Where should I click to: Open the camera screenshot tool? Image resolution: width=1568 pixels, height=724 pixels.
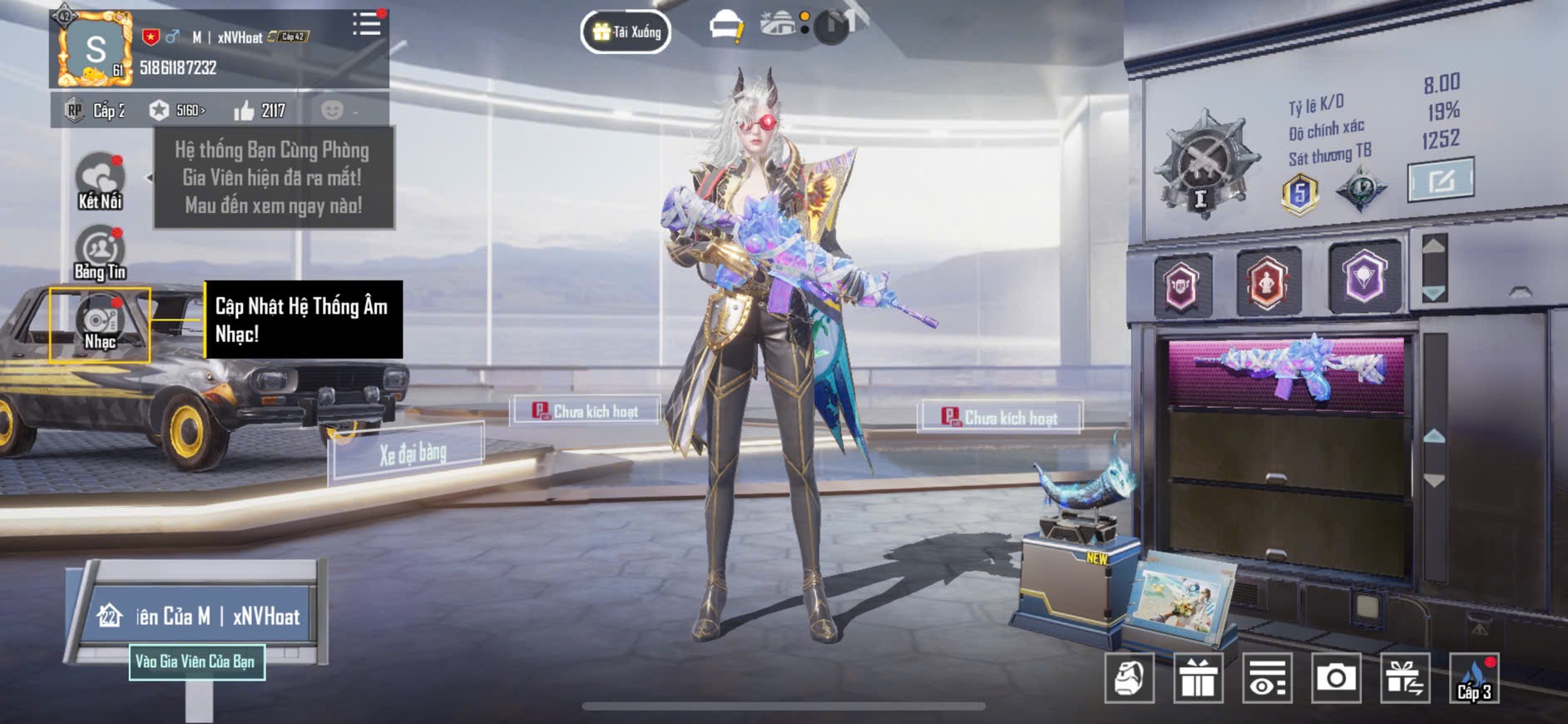point(1336,678)
